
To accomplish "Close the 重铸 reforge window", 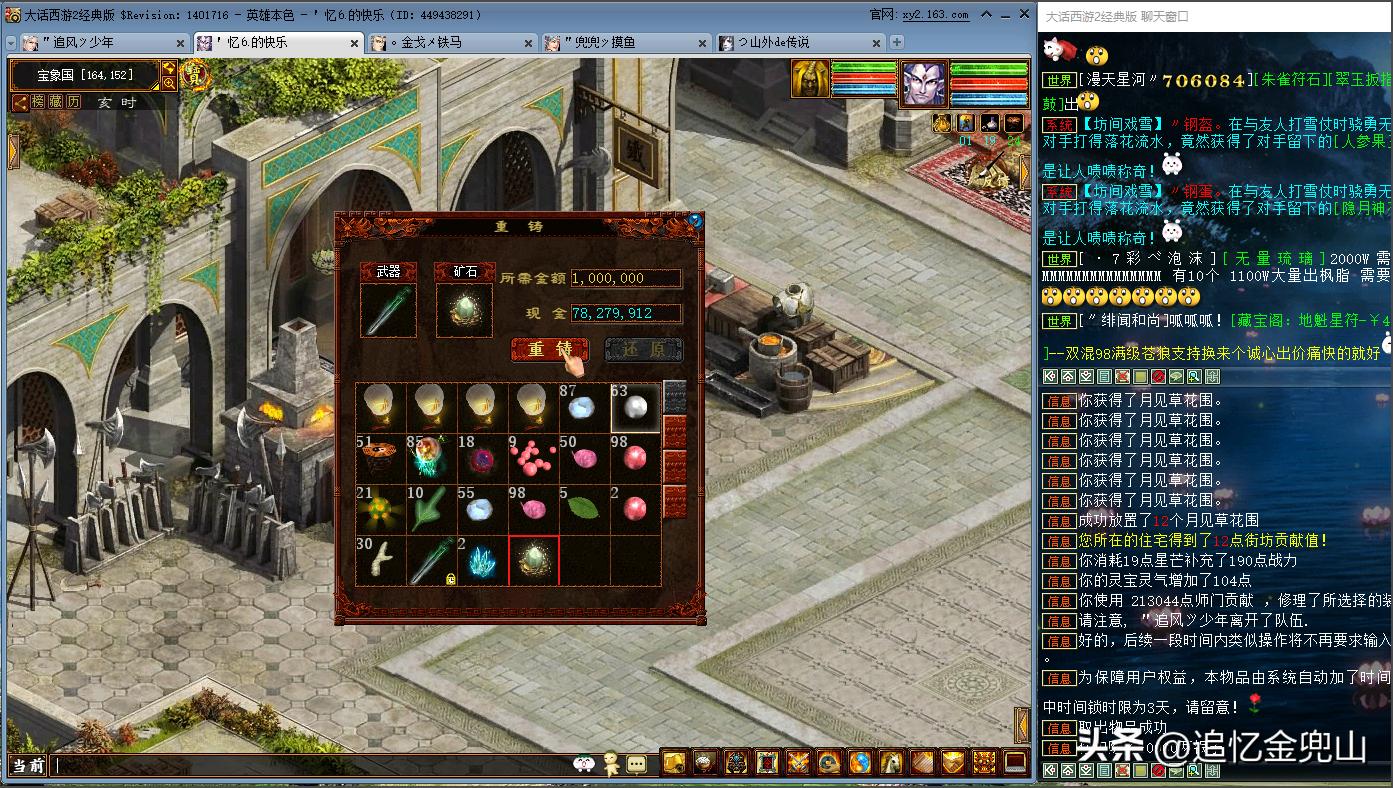I will click(695, 220).
